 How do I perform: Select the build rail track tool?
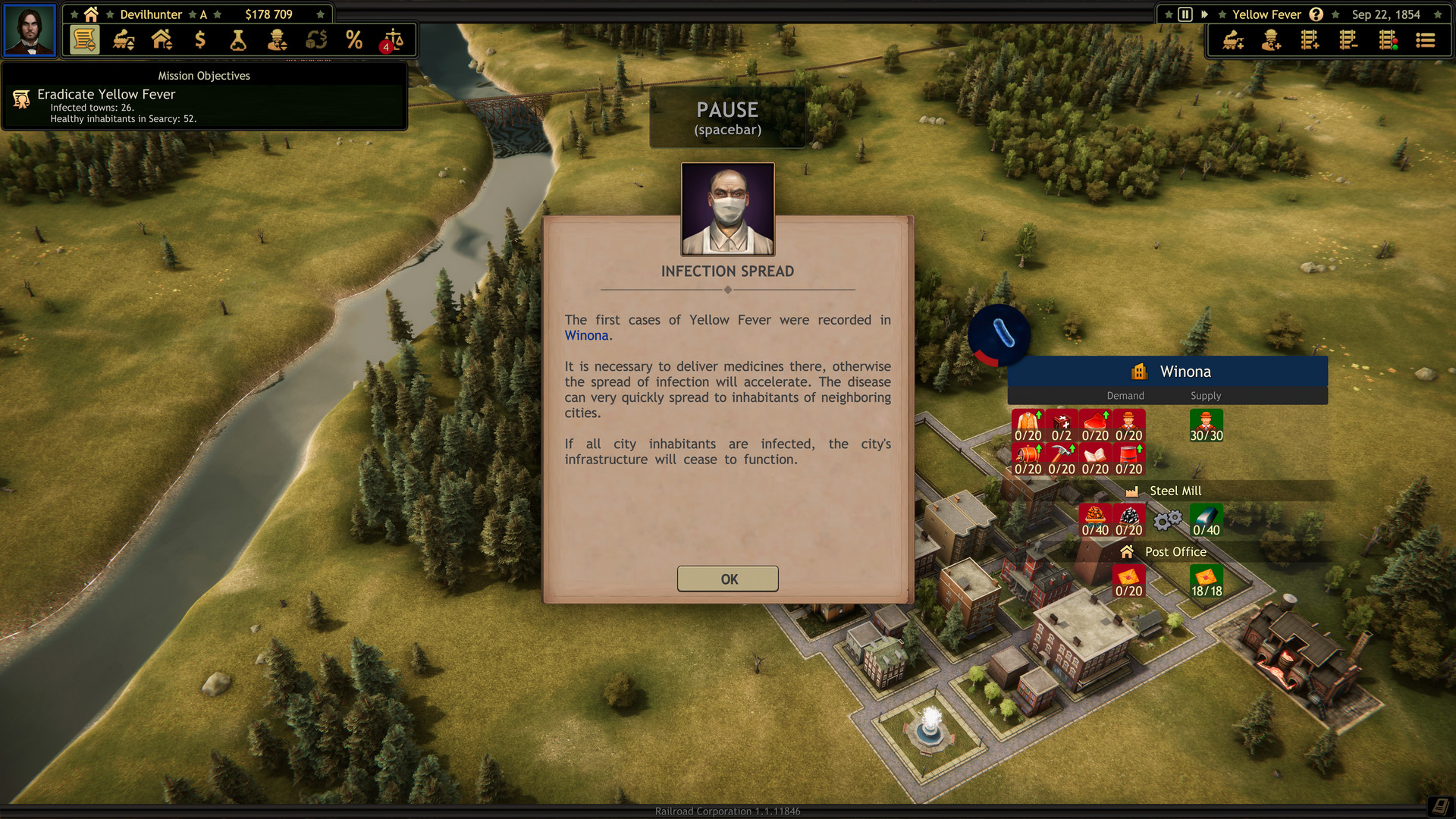tap(1309, 39)
